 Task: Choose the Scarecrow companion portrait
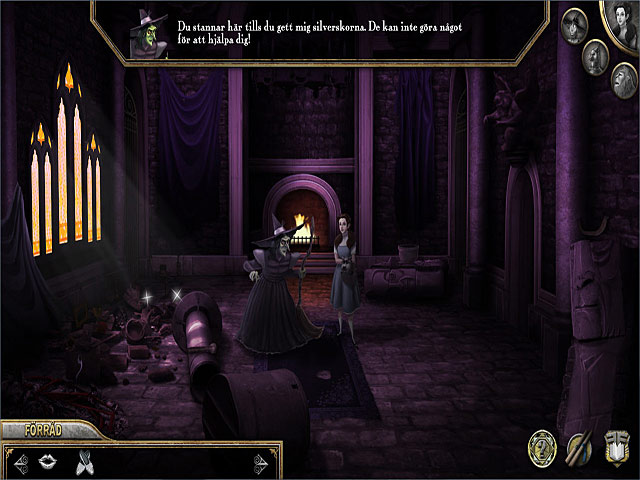coord(575,24)
